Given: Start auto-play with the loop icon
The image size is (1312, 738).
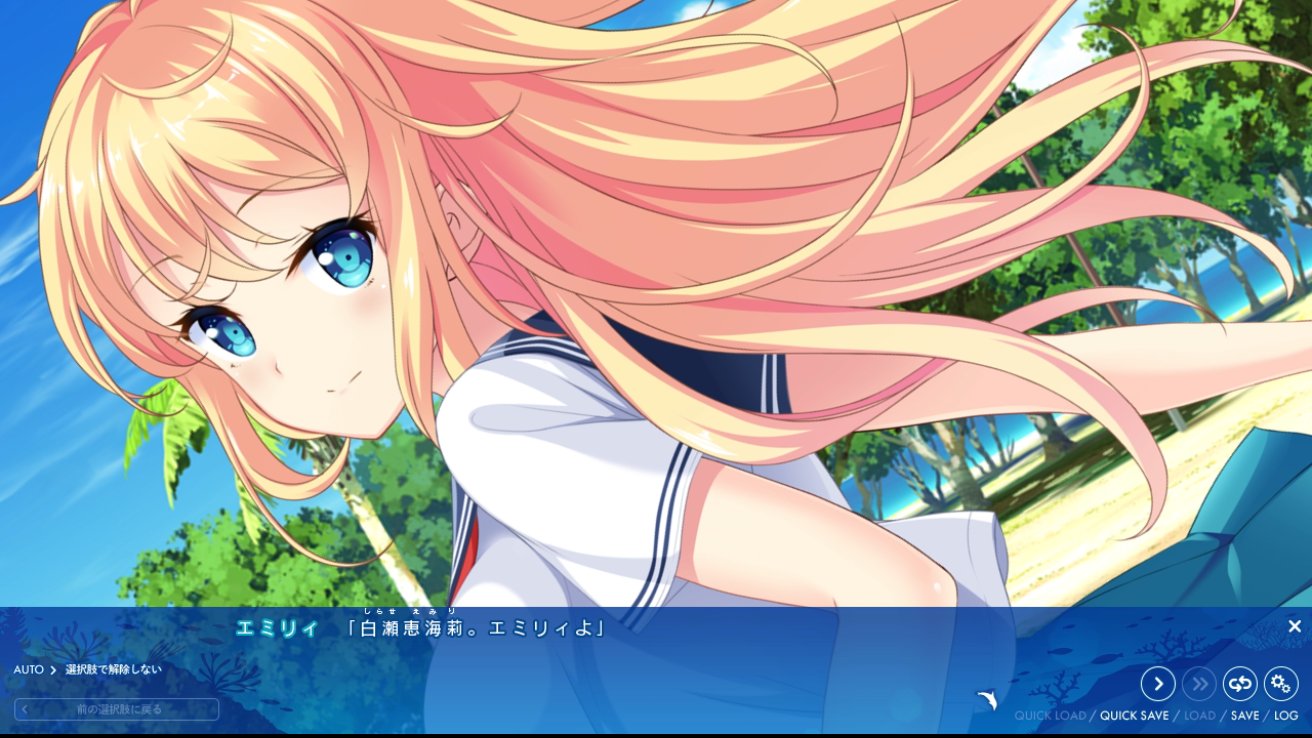Looking at the screenshot, I should [1240, 684].
